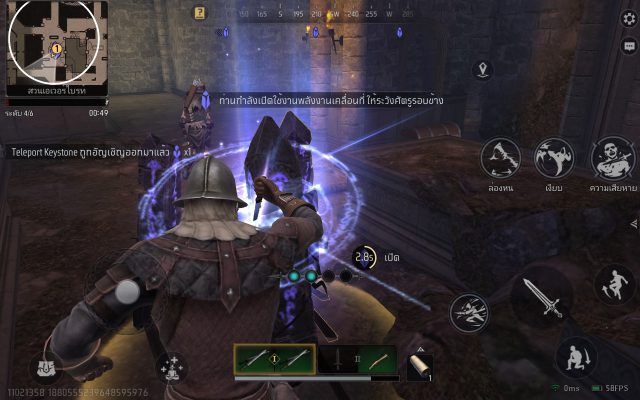Activate the ล่องหน stealth skill

[501, 157]
